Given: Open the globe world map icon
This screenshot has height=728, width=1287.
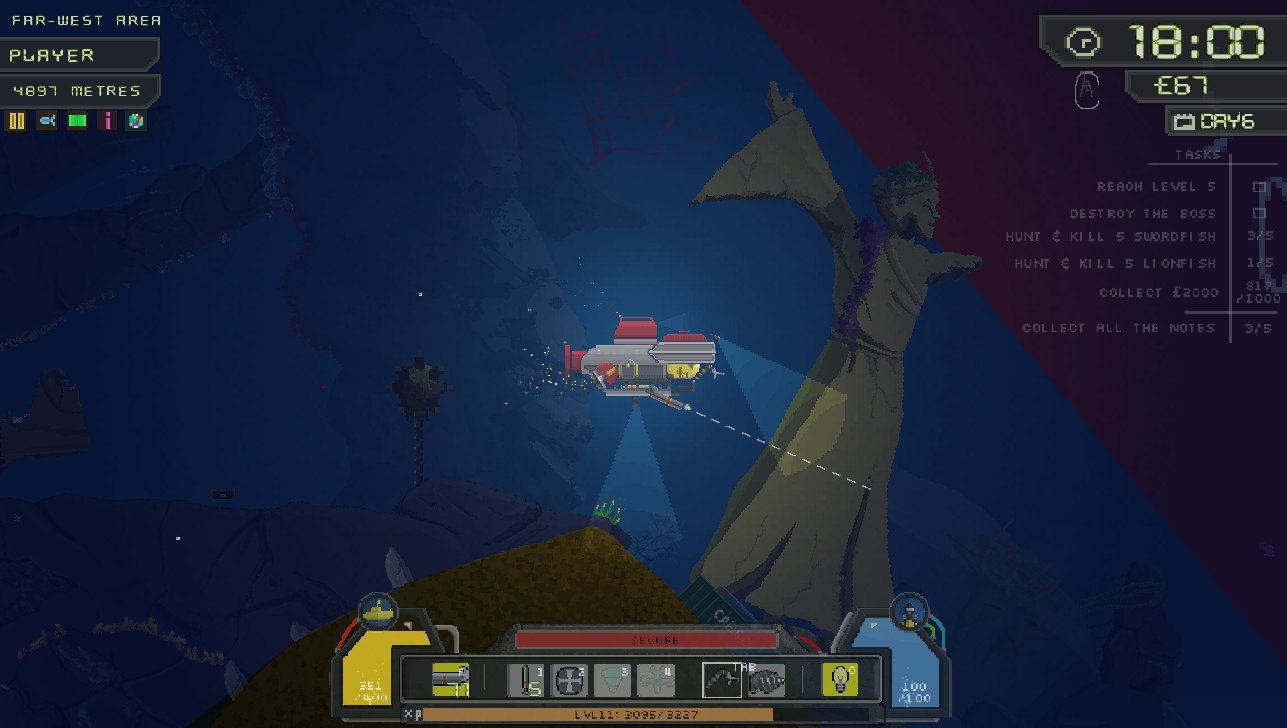Looking at the screenshot, I should [136, 121].
